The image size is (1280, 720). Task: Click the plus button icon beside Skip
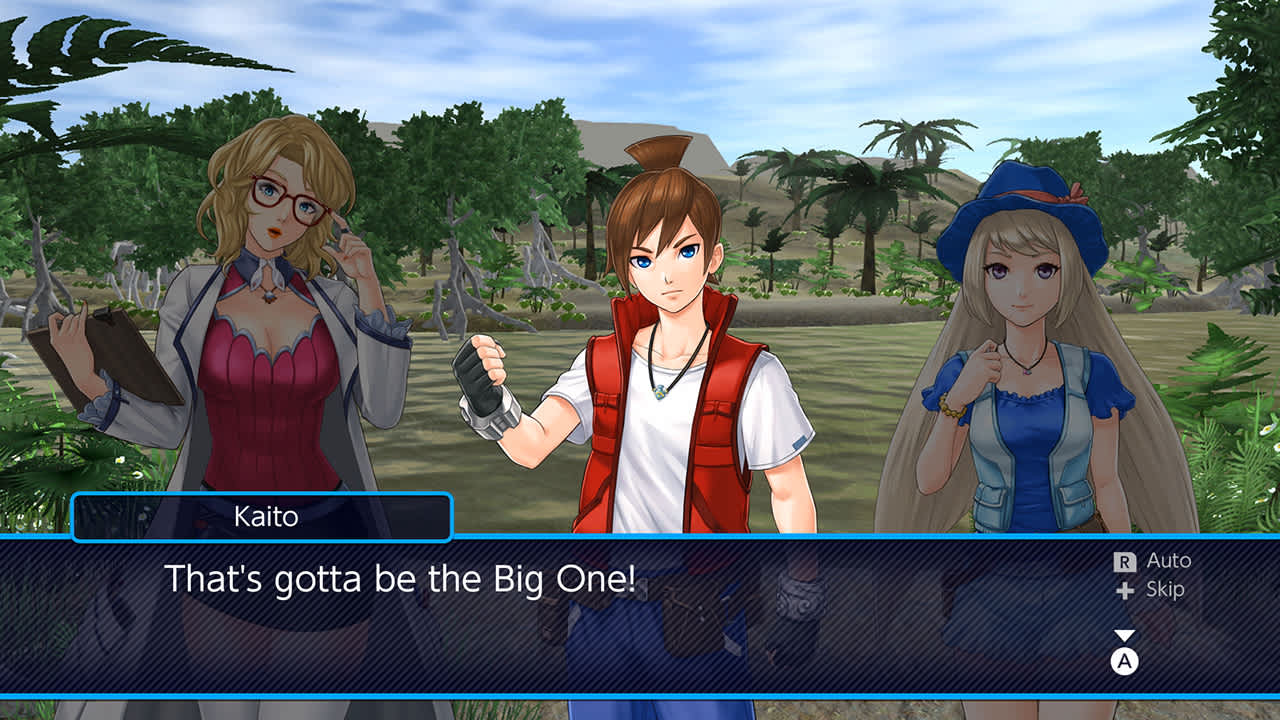(1125, 590)
